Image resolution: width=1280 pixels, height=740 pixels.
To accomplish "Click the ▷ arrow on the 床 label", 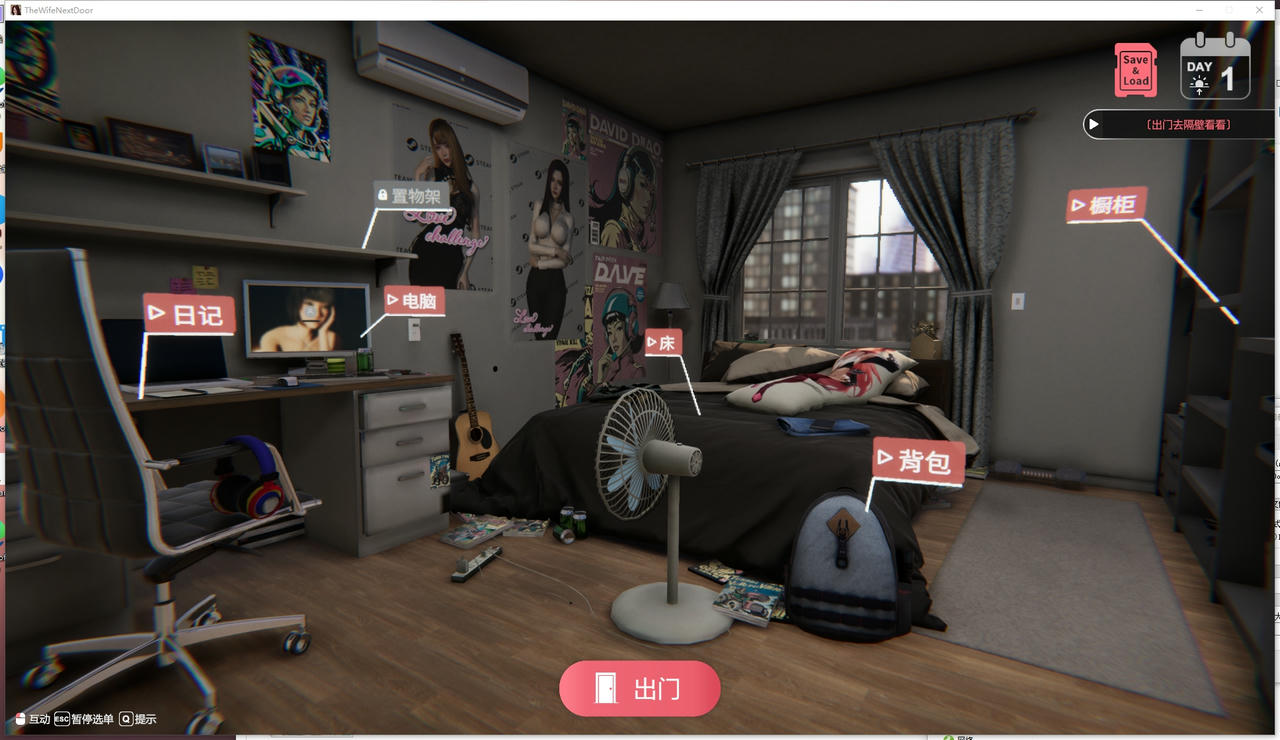I will pos(653,342).
